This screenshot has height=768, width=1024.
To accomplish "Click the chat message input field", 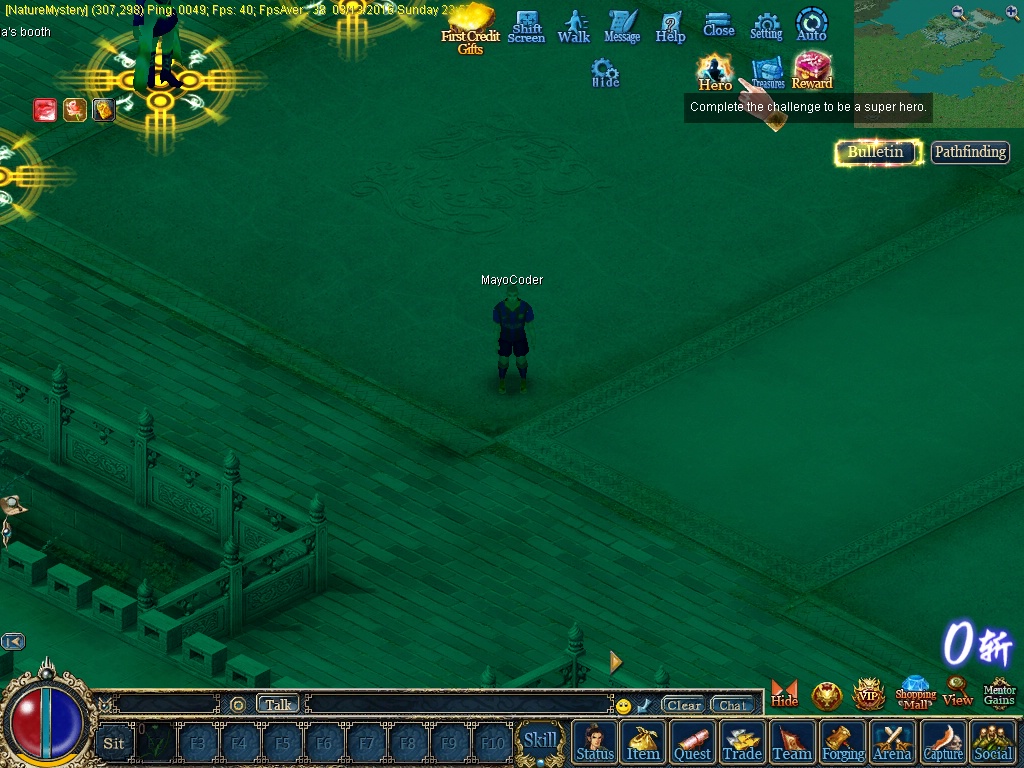I will click(x=460, y=705).
